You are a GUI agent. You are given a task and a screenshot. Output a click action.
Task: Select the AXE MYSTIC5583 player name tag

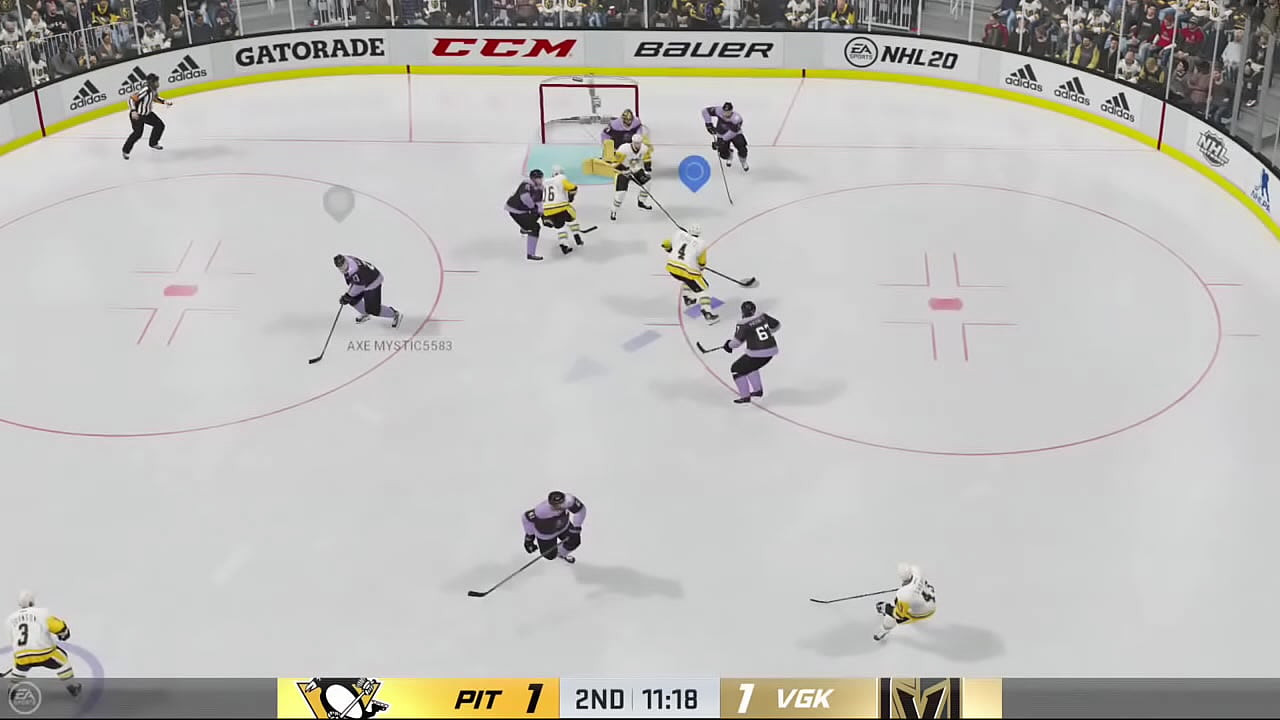(x=399, y=345)
